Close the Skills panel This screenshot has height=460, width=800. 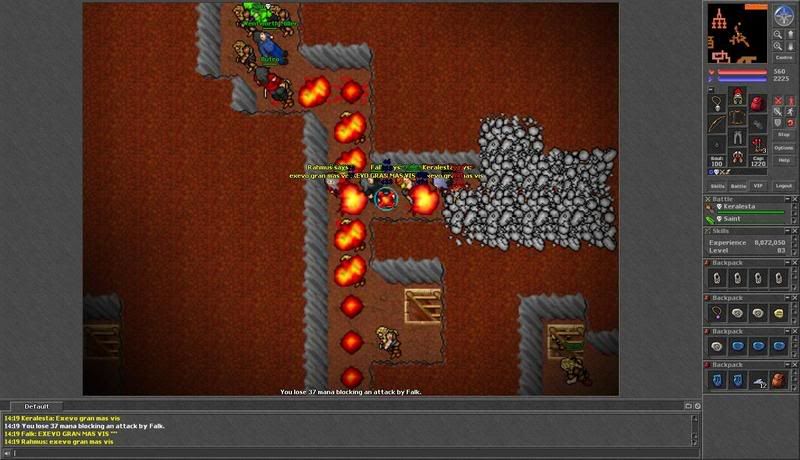point(793,230)
